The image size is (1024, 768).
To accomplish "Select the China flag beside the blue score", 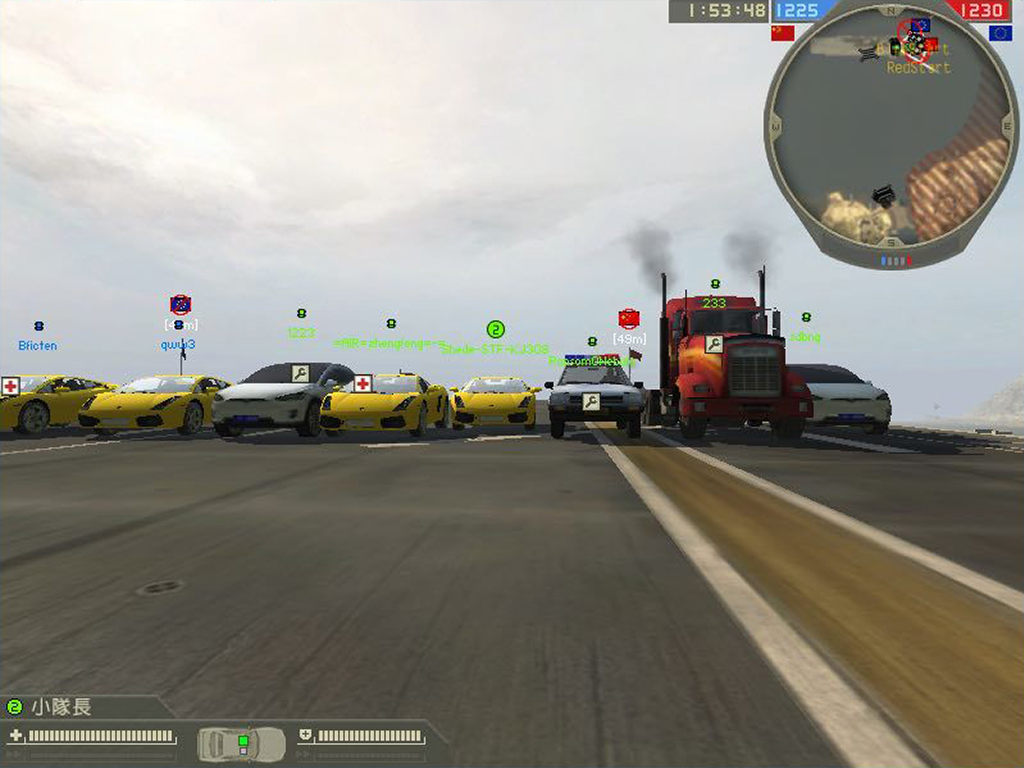I will (x=782, y=33).
